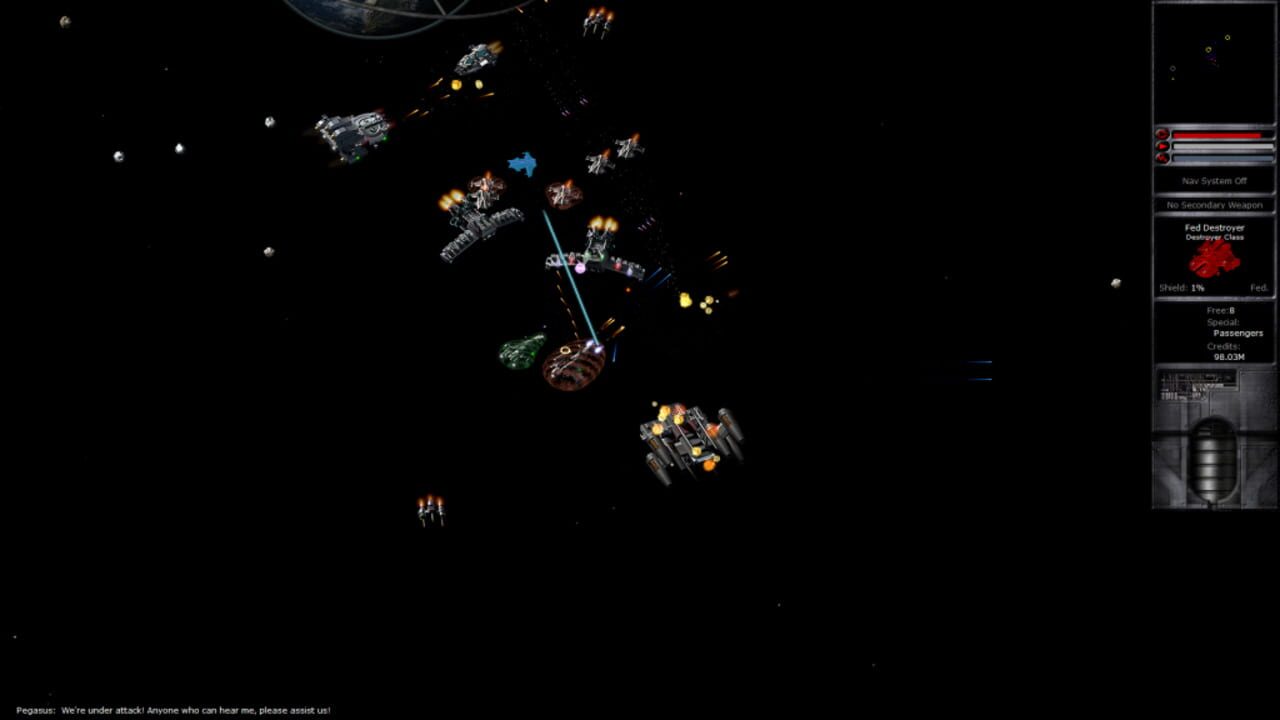Toggle the secondary weapon selection panel

click(1213, 204)
